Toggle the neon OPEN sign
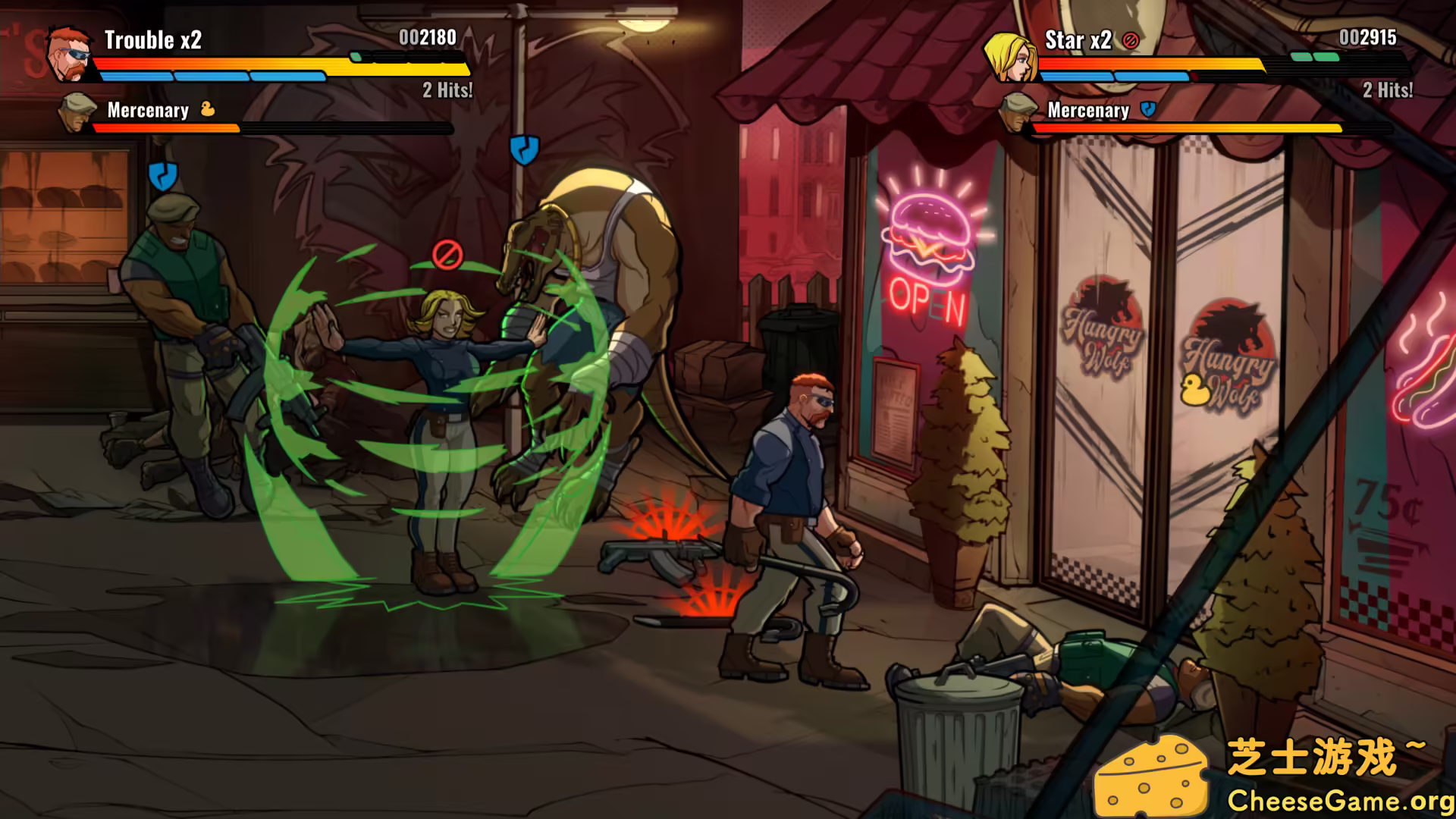1456x819 pixels. 926,303
